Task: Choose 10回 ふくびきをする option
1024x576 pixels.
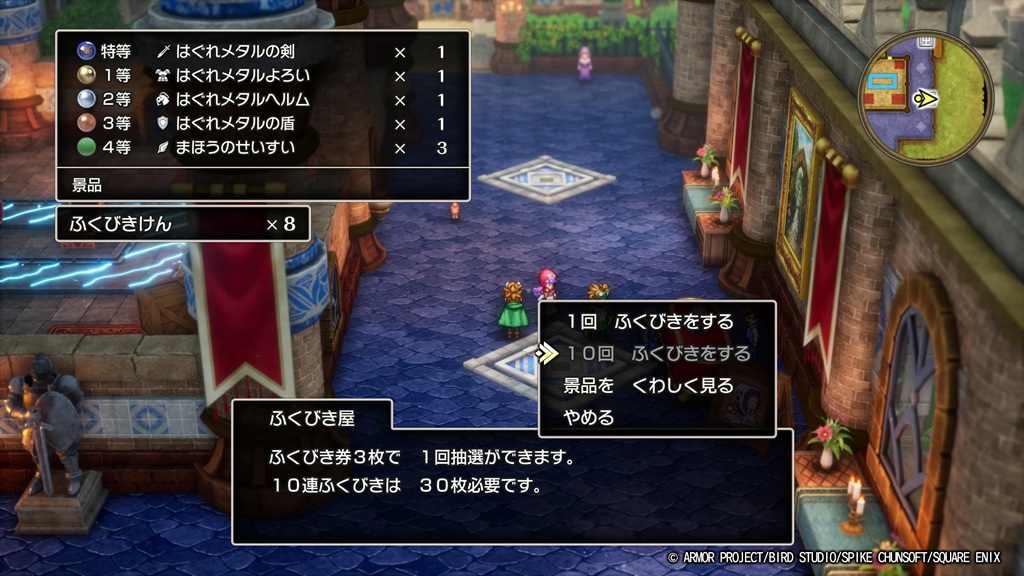Action: coord(657,354)
